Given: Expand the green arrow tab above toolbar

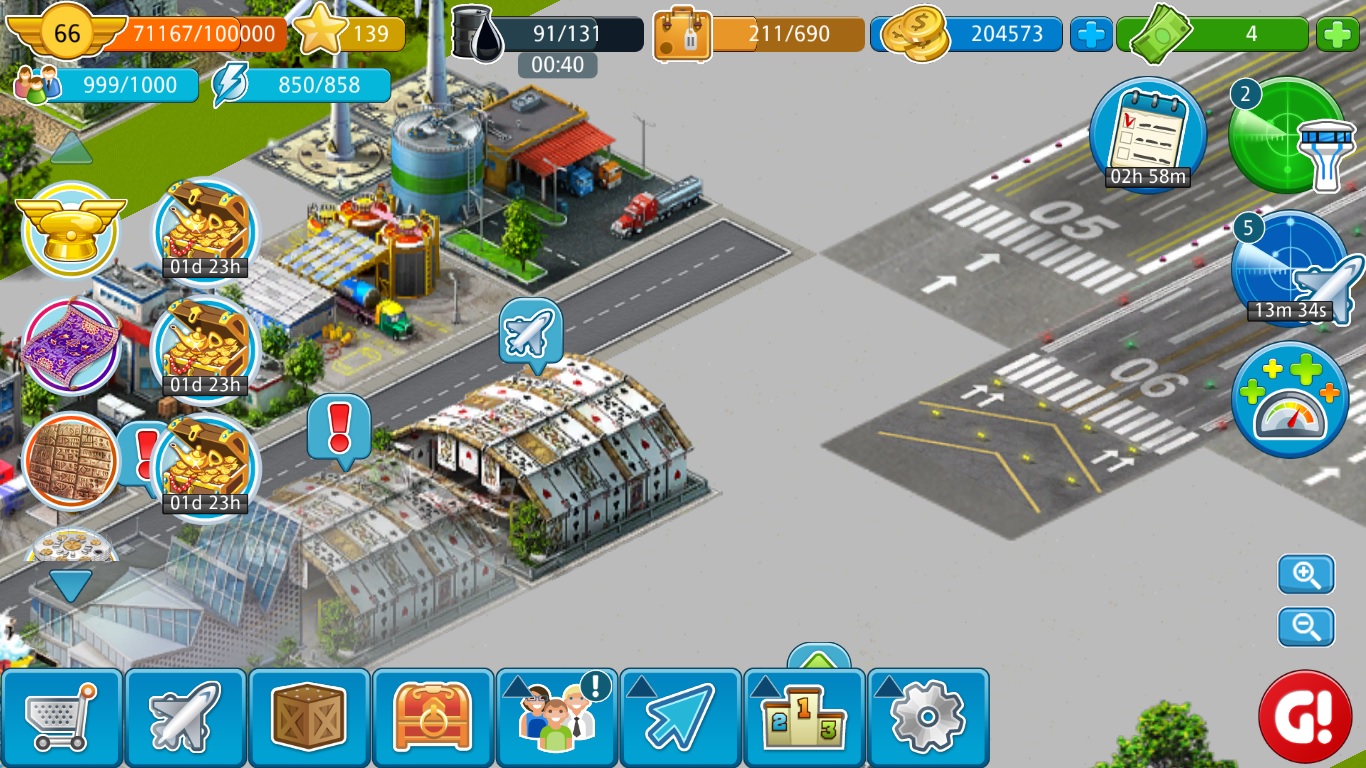Looking at the screenshot, I should pyautogui.click(x=819, y=659).
